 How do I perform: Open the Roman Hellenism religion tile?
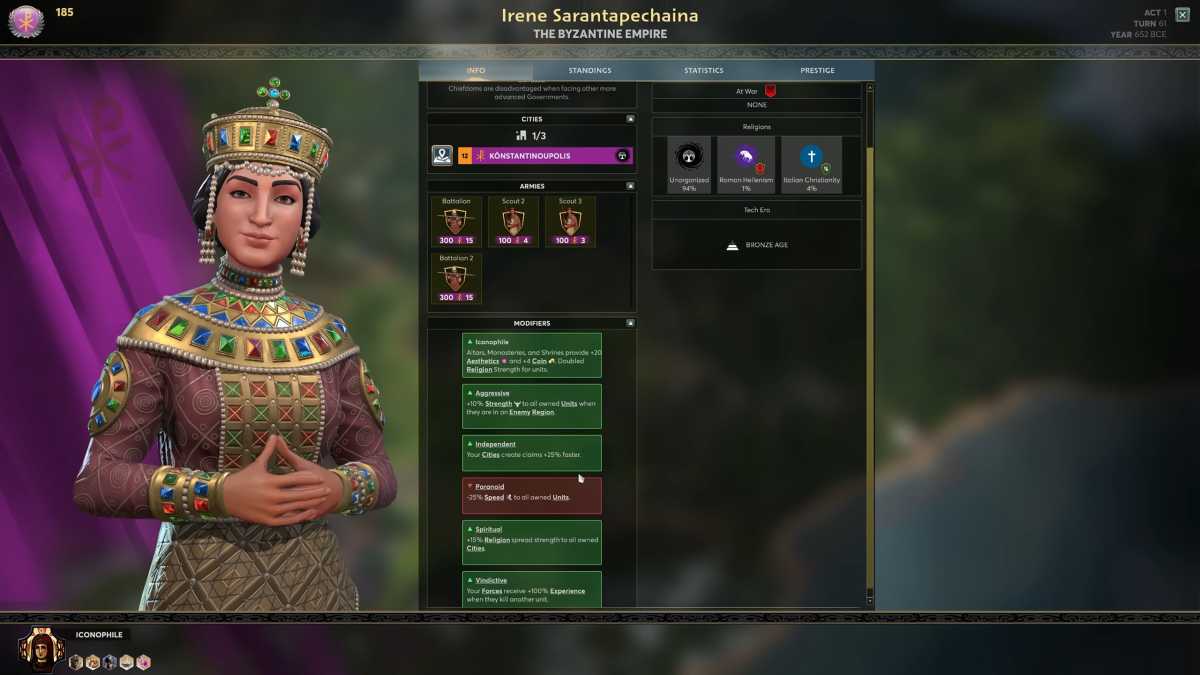point(745,164)
